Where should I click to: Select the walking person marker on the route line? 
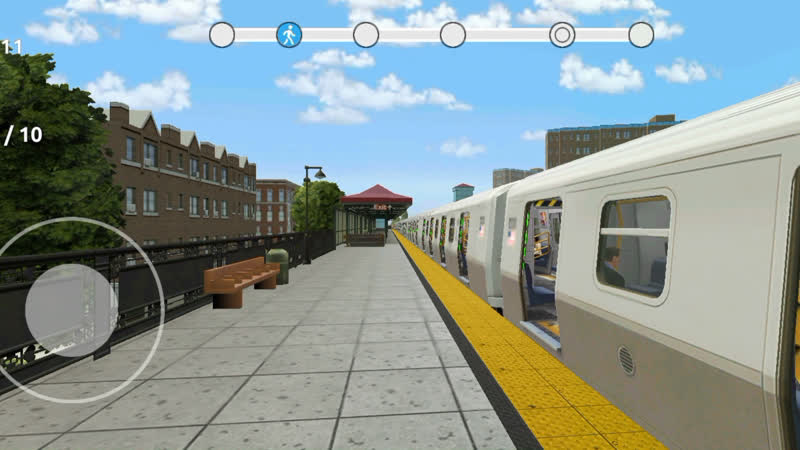tap(289, 35)
